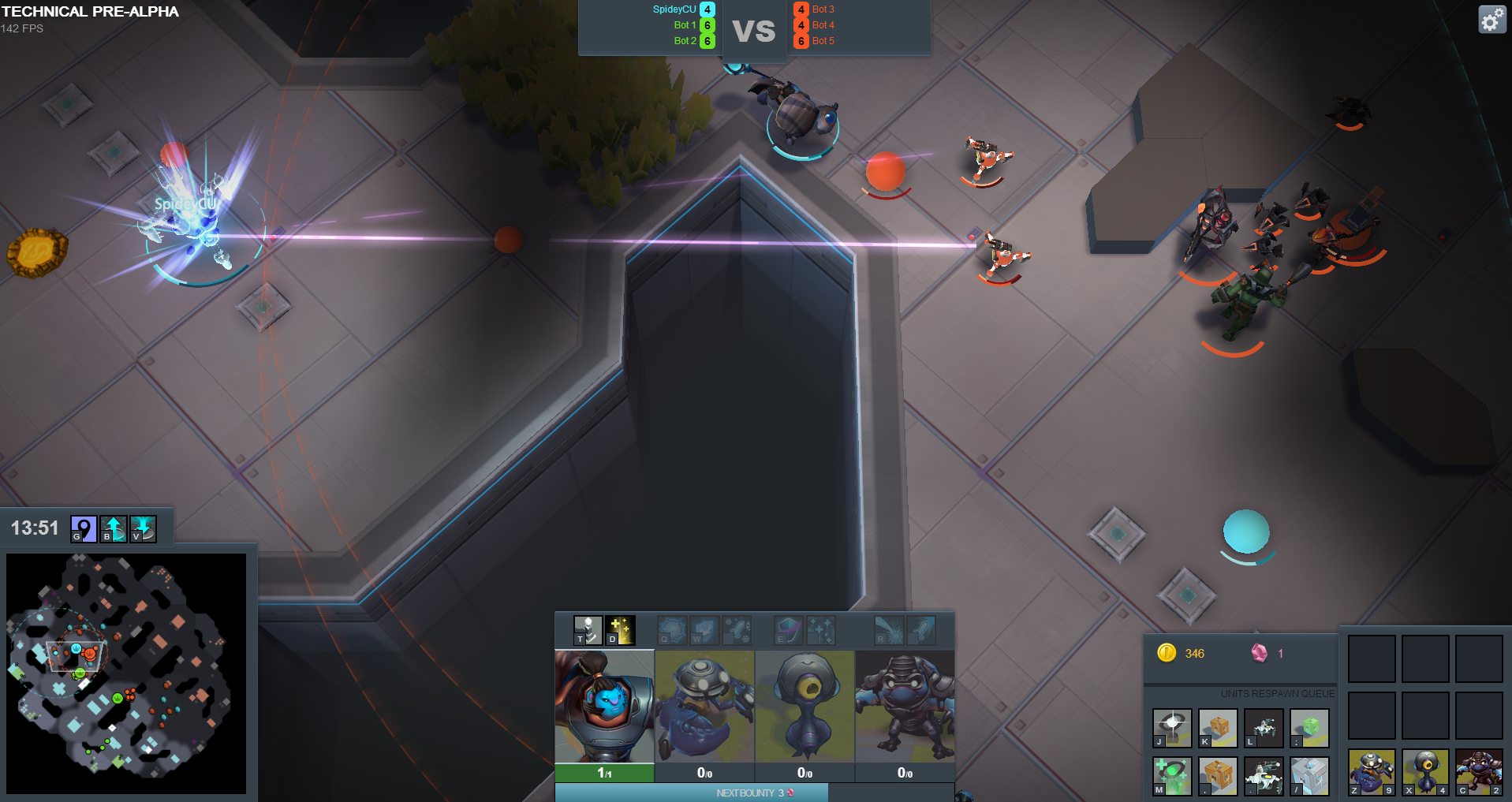
Task: Buy the glowing ward item
Action: click(1172, 727)
